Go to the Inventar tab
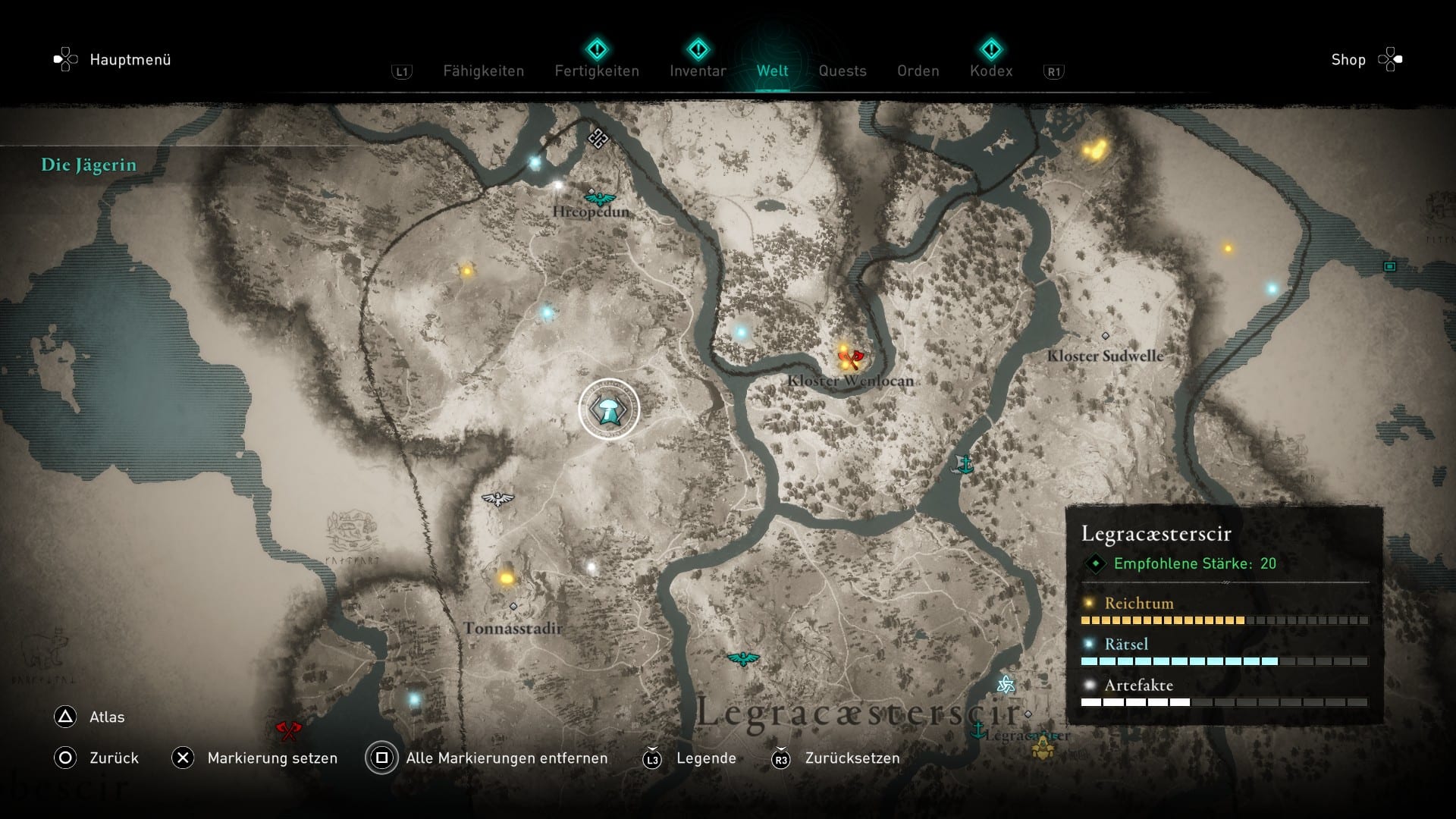The width and height of the screenshot is (1456, 819). tap(698, 71)
